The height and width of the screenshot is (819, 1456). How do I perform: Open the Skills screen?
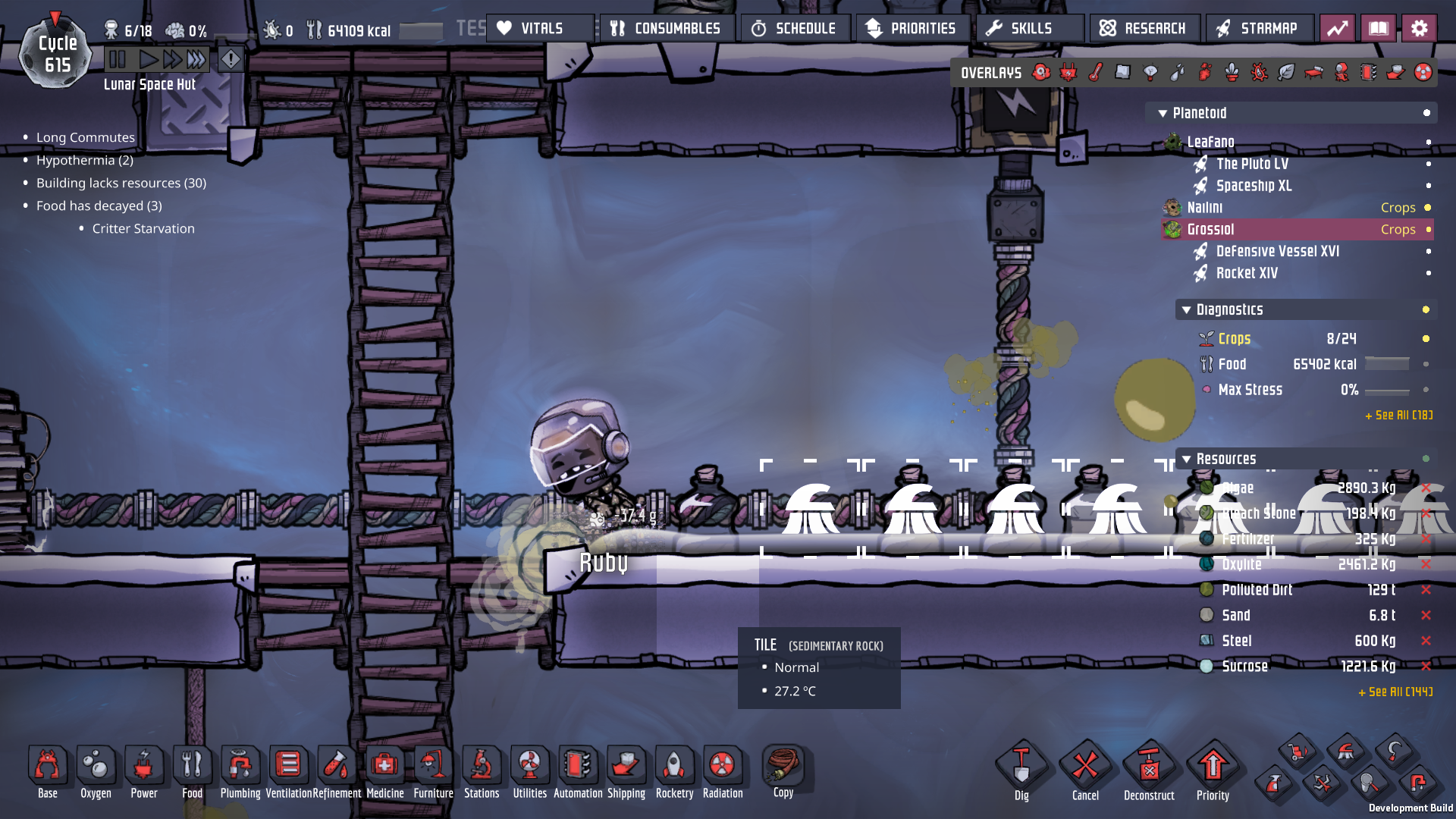click(1030, 29)
